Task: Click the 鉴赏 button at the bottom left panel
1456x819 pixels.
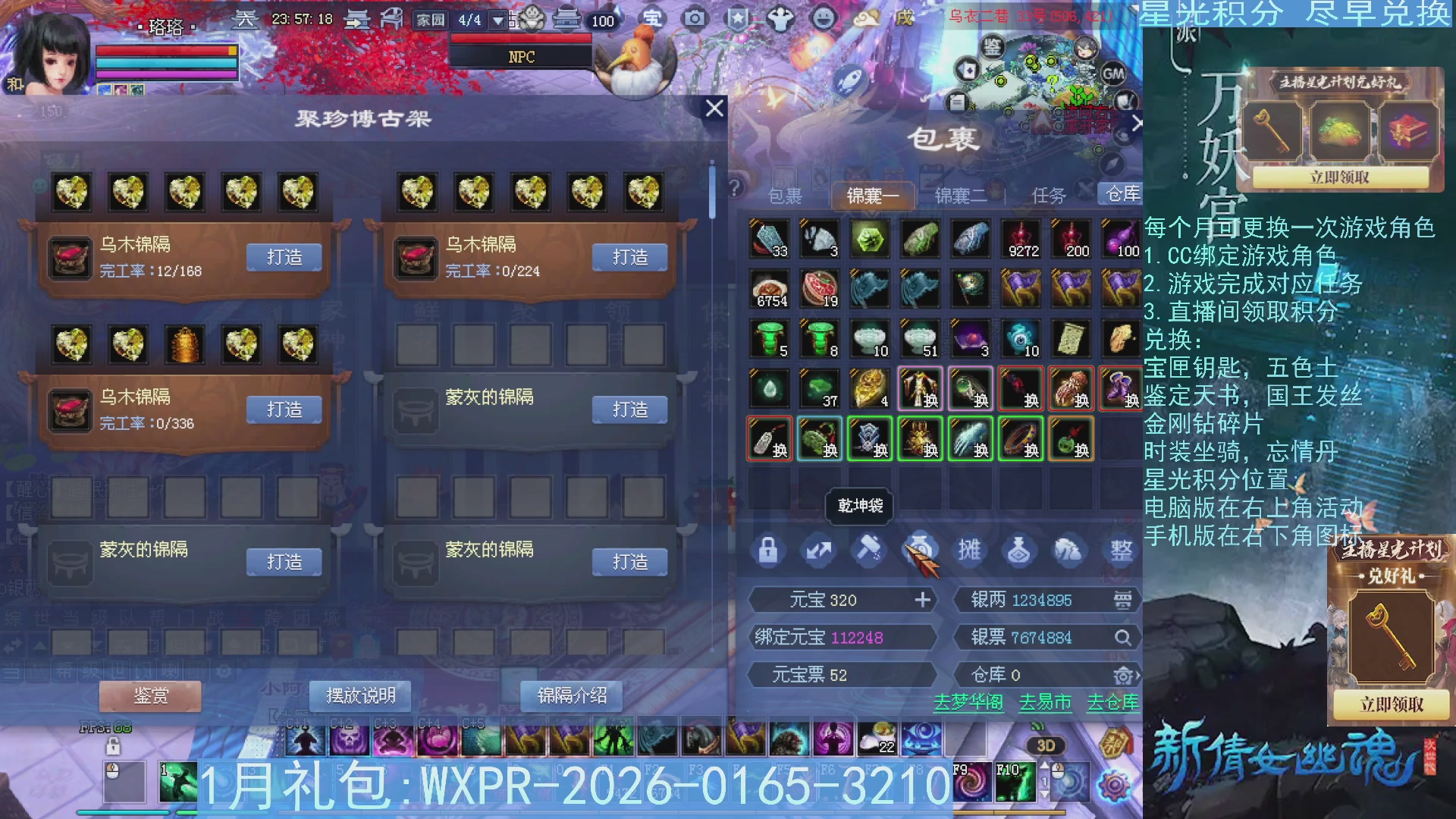Action: coord(149,695)
